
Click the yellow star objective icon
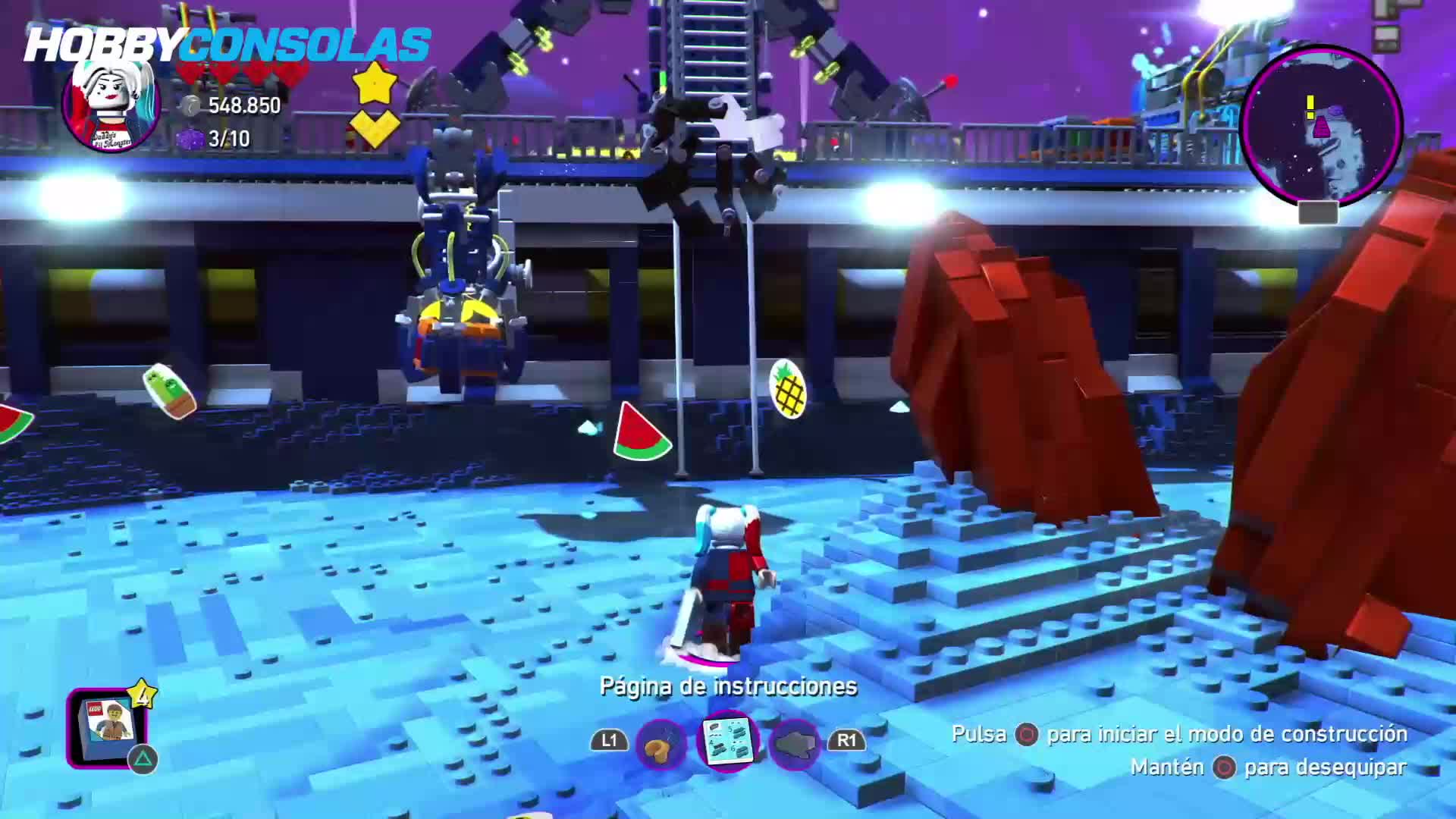point(375,83)
